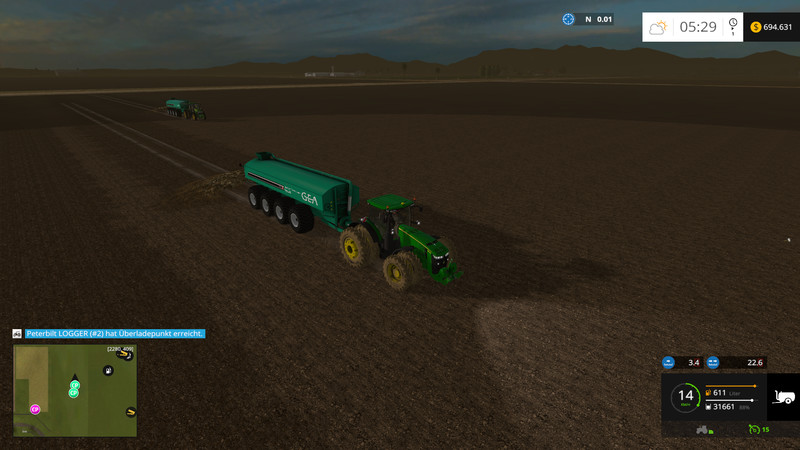Click the weather forecast icon

[658, 27]
